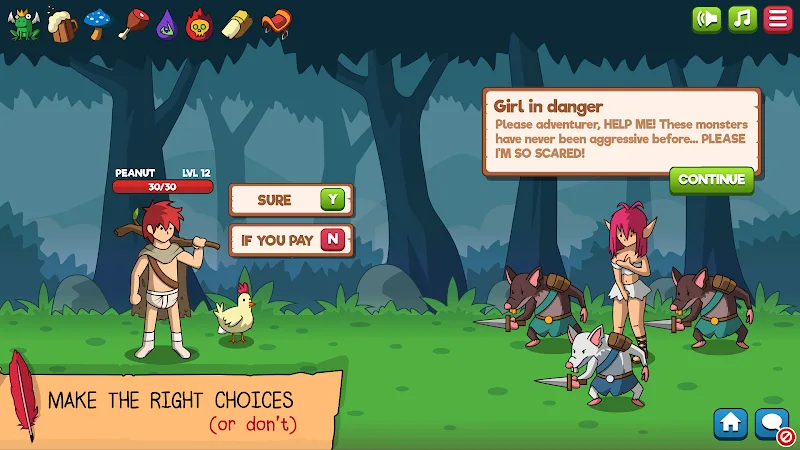This screenshot has height=450, width=800.
Task: Click the speech bubble chat button
Action: click(x=772, y=424)
